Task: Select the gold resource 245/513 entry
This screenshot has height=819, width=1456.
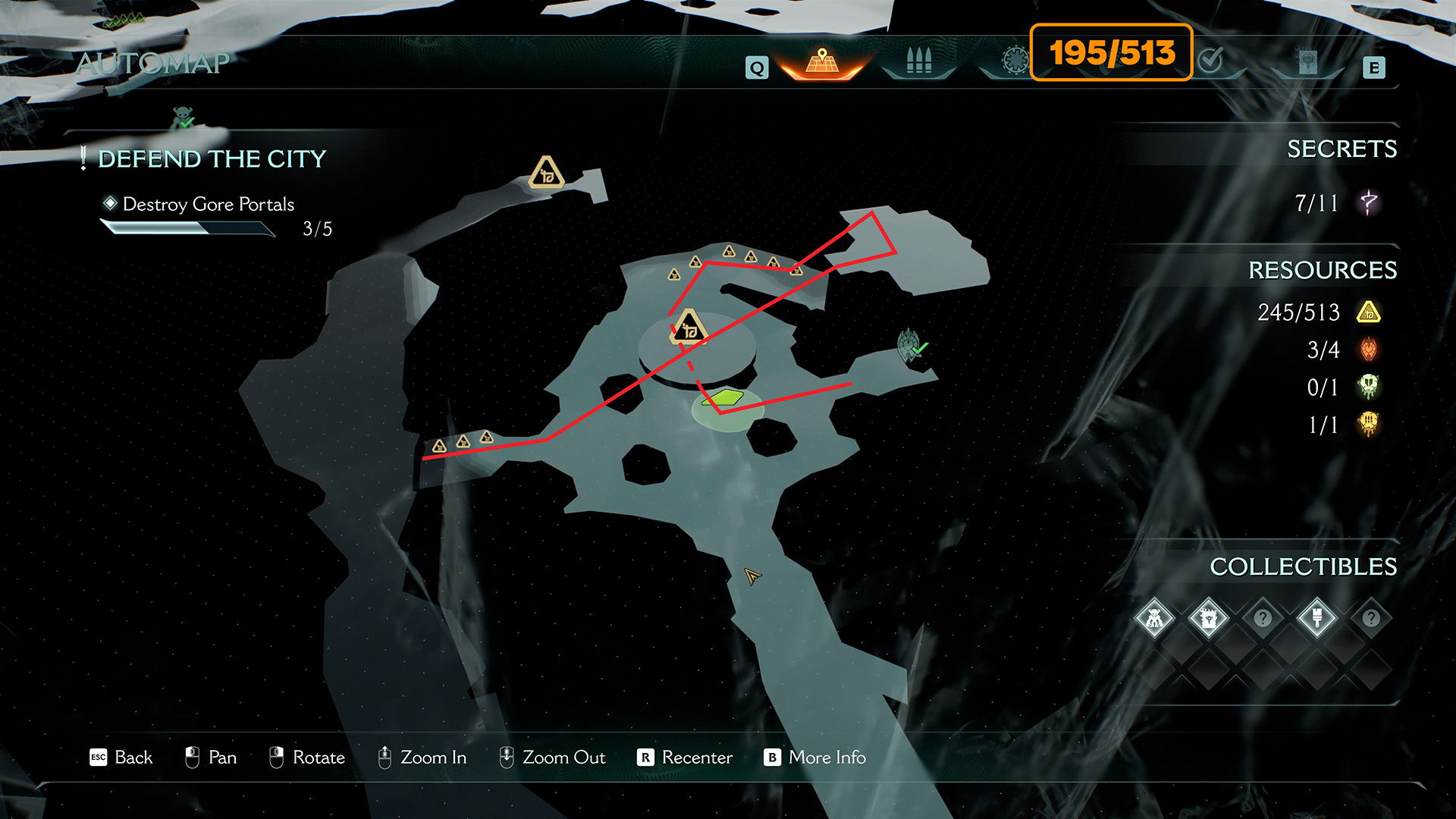Action: point(1318,312)
